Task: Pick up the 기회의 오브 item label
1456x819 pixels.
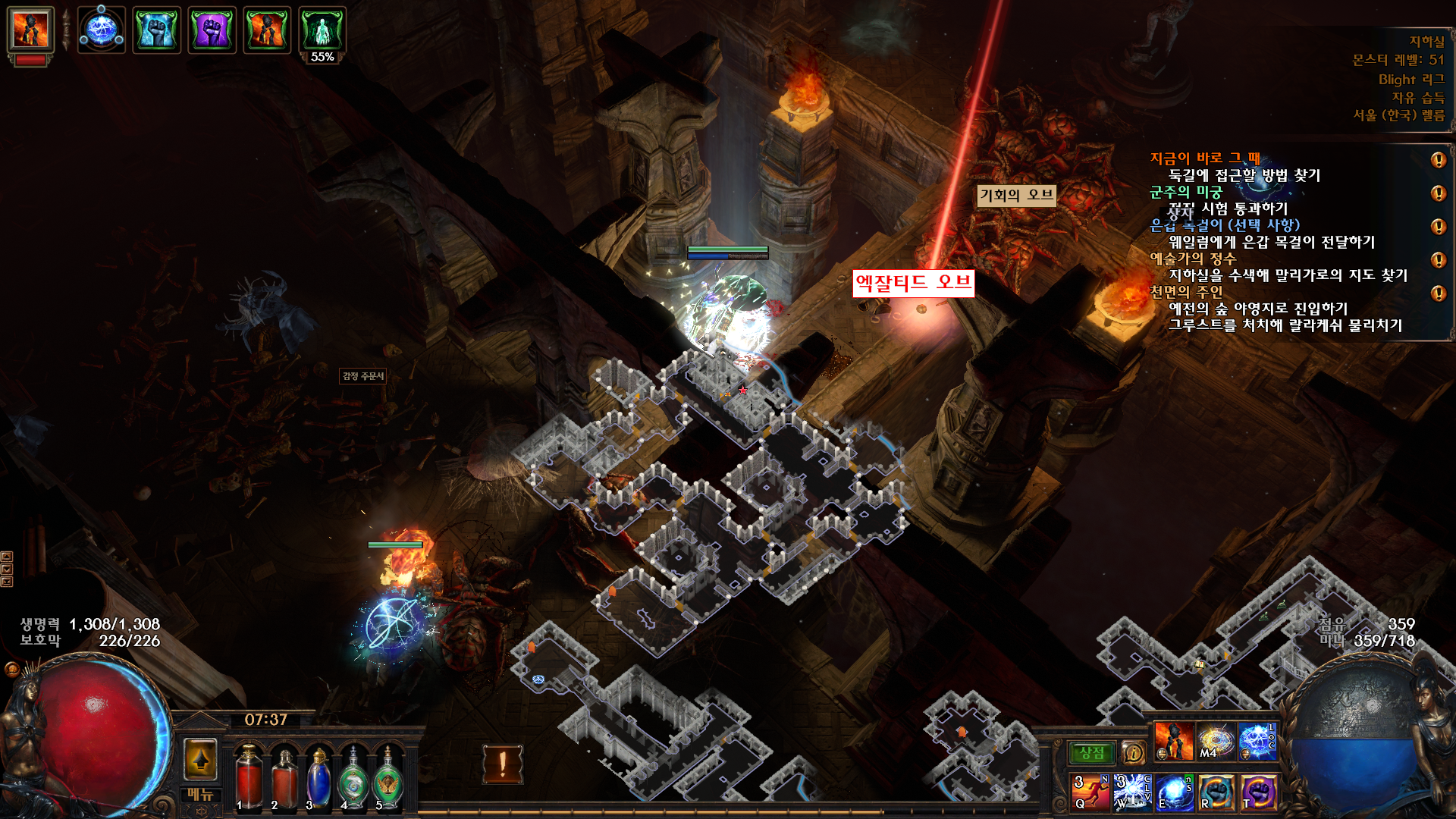Action: click(1016, 196)
